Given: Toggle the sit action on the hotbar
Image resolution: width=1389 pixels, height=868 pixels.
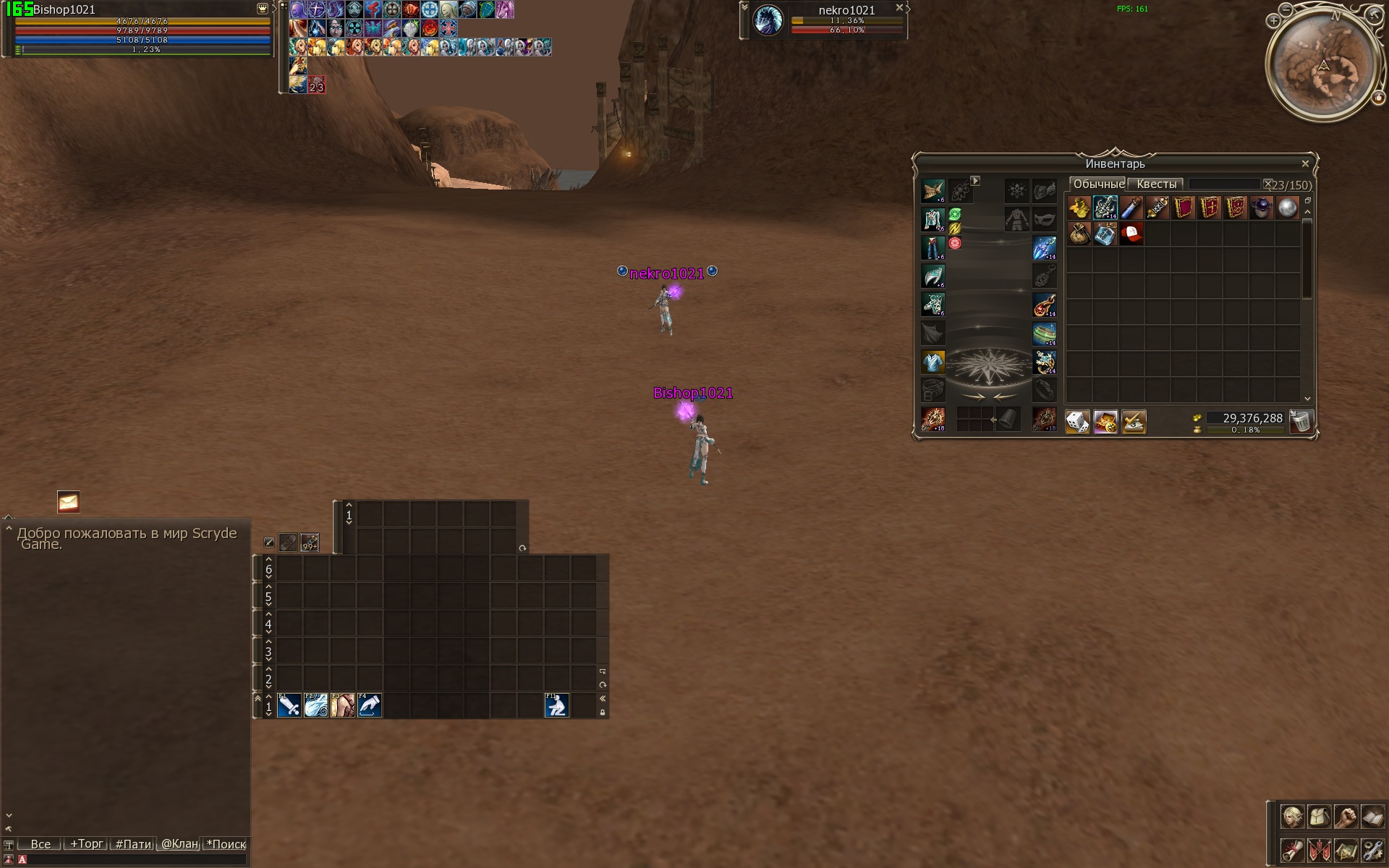Looking at the screenshot, I should click(x=556, y=705).
